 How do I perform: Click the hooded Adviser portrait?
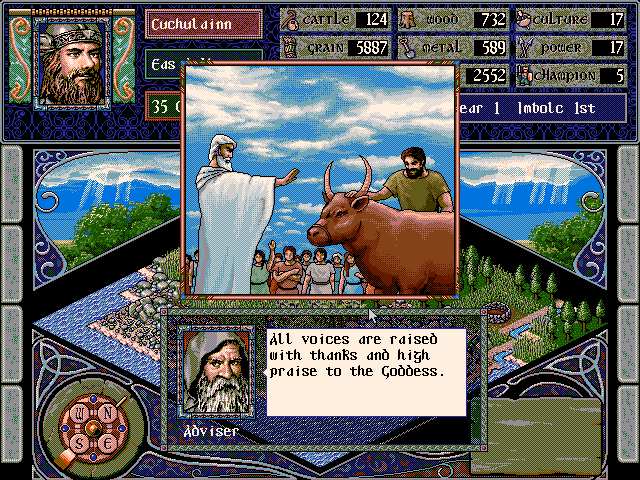[x=218, y=371]
